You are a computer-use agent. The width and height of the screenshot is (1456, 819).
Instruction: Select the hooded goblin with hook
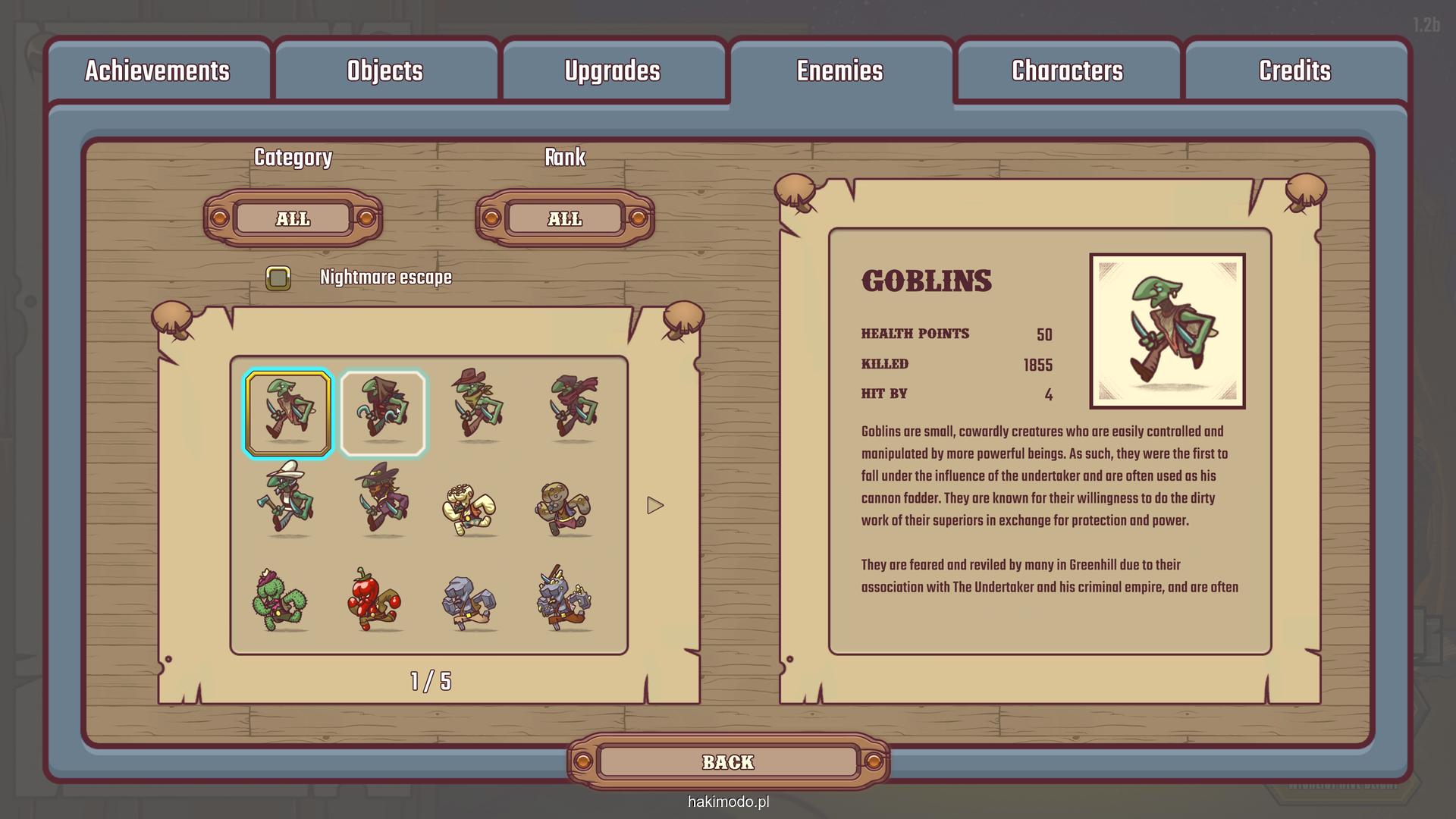383,413
